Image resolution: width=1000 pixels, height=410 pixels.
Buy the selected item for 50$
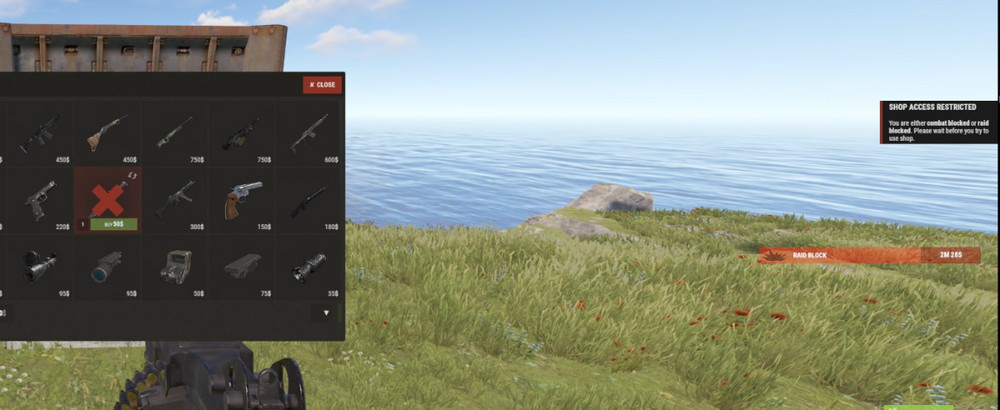113,225
